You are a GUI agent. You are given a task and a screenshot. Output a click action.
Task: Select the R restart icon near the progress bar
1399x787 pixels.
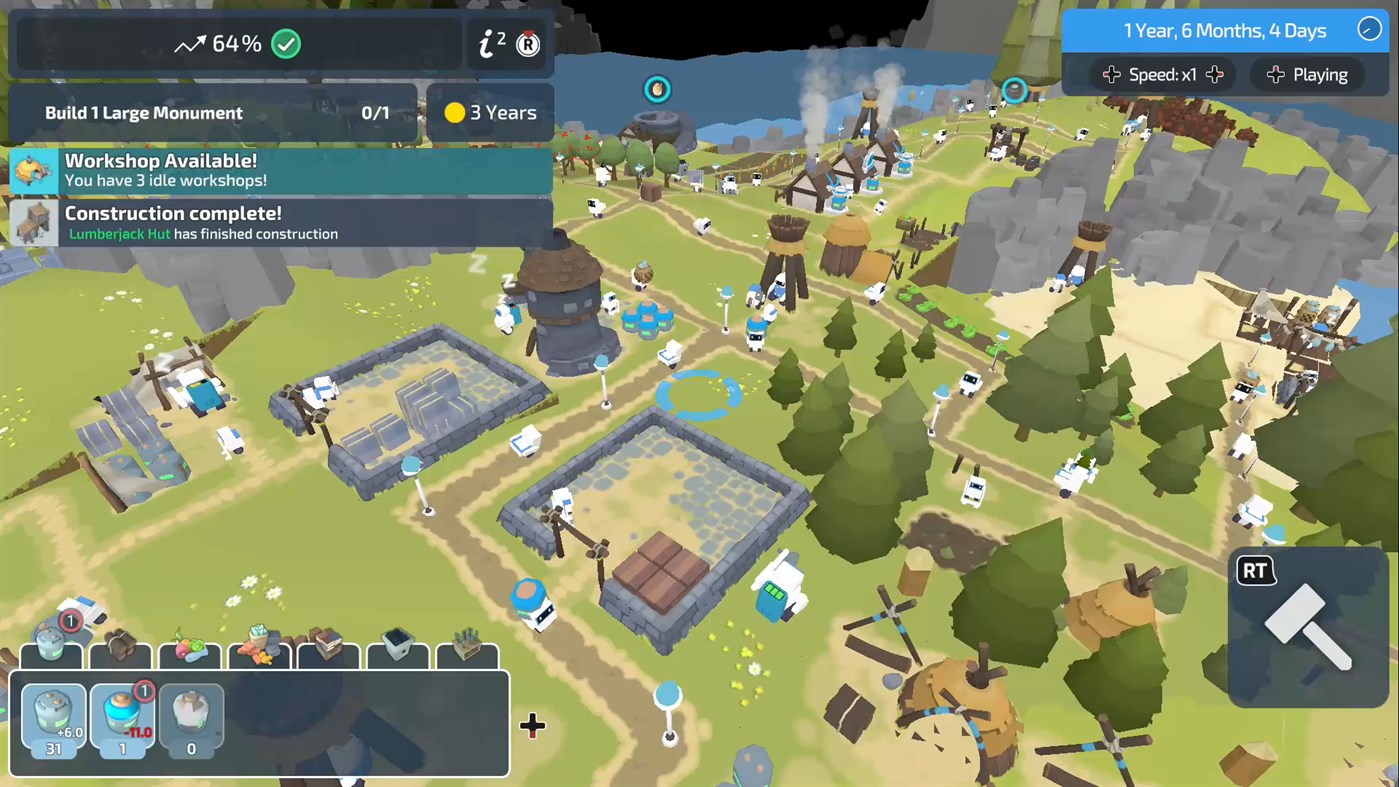click(526, 44)
